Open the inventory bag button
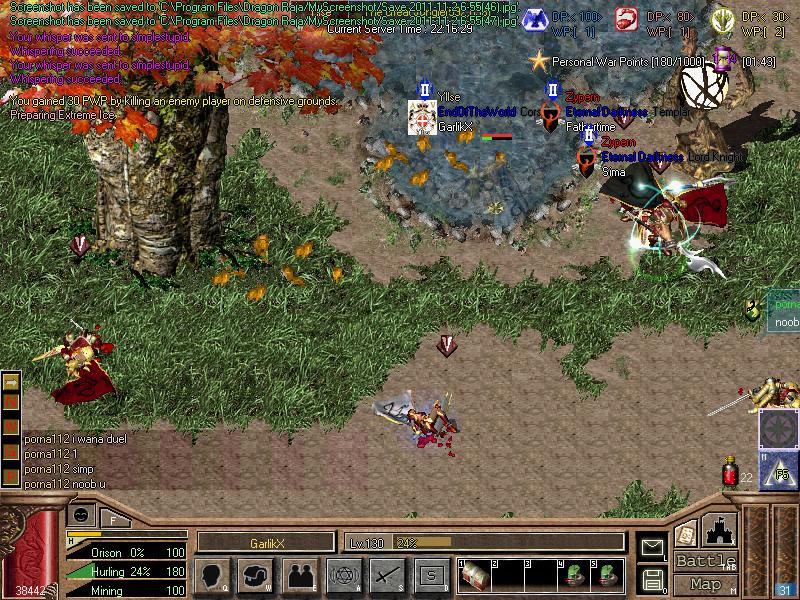 coord(256,575)
